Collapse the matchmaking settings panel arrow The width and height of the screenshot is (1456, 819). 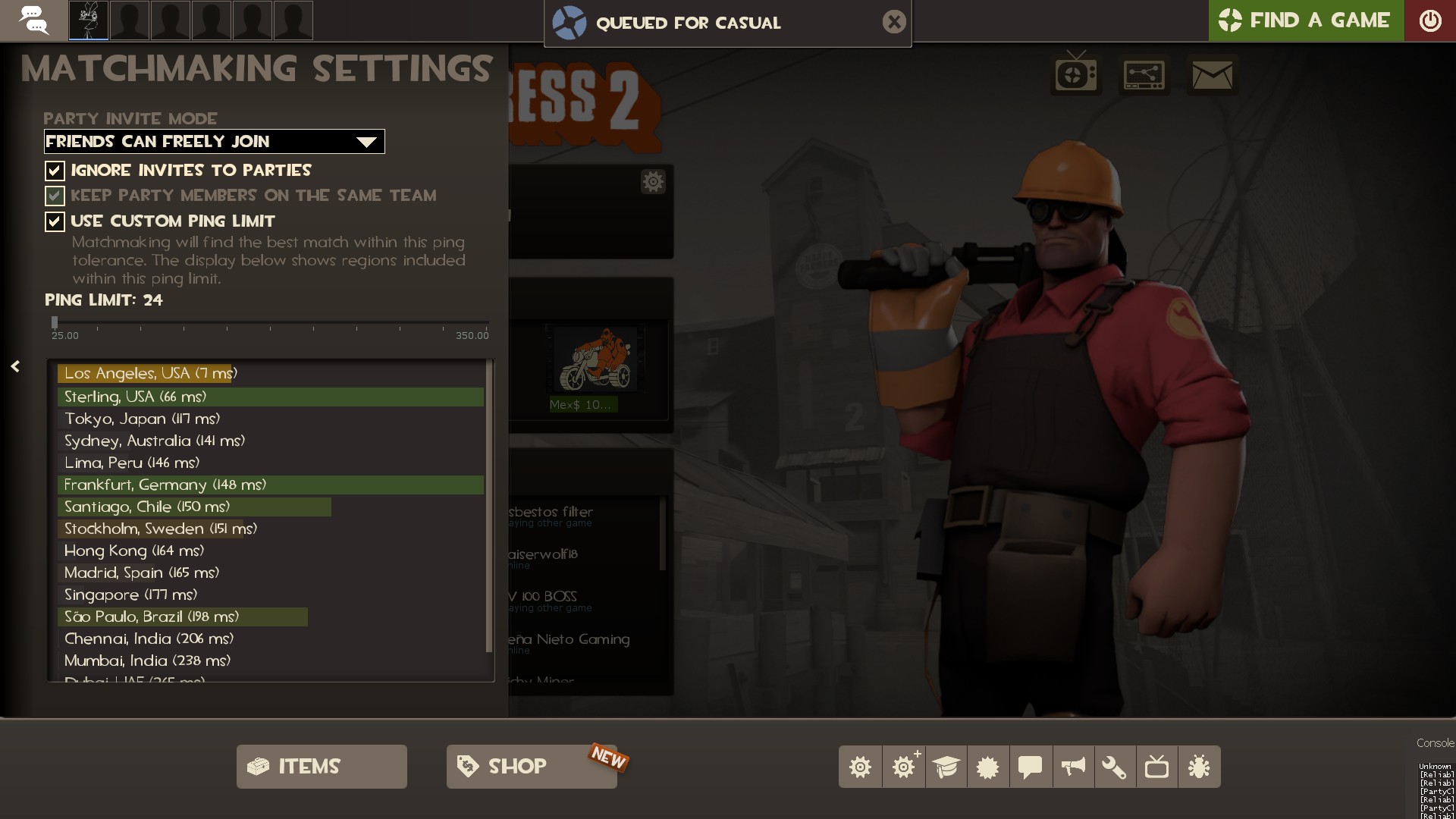(15, 367)
